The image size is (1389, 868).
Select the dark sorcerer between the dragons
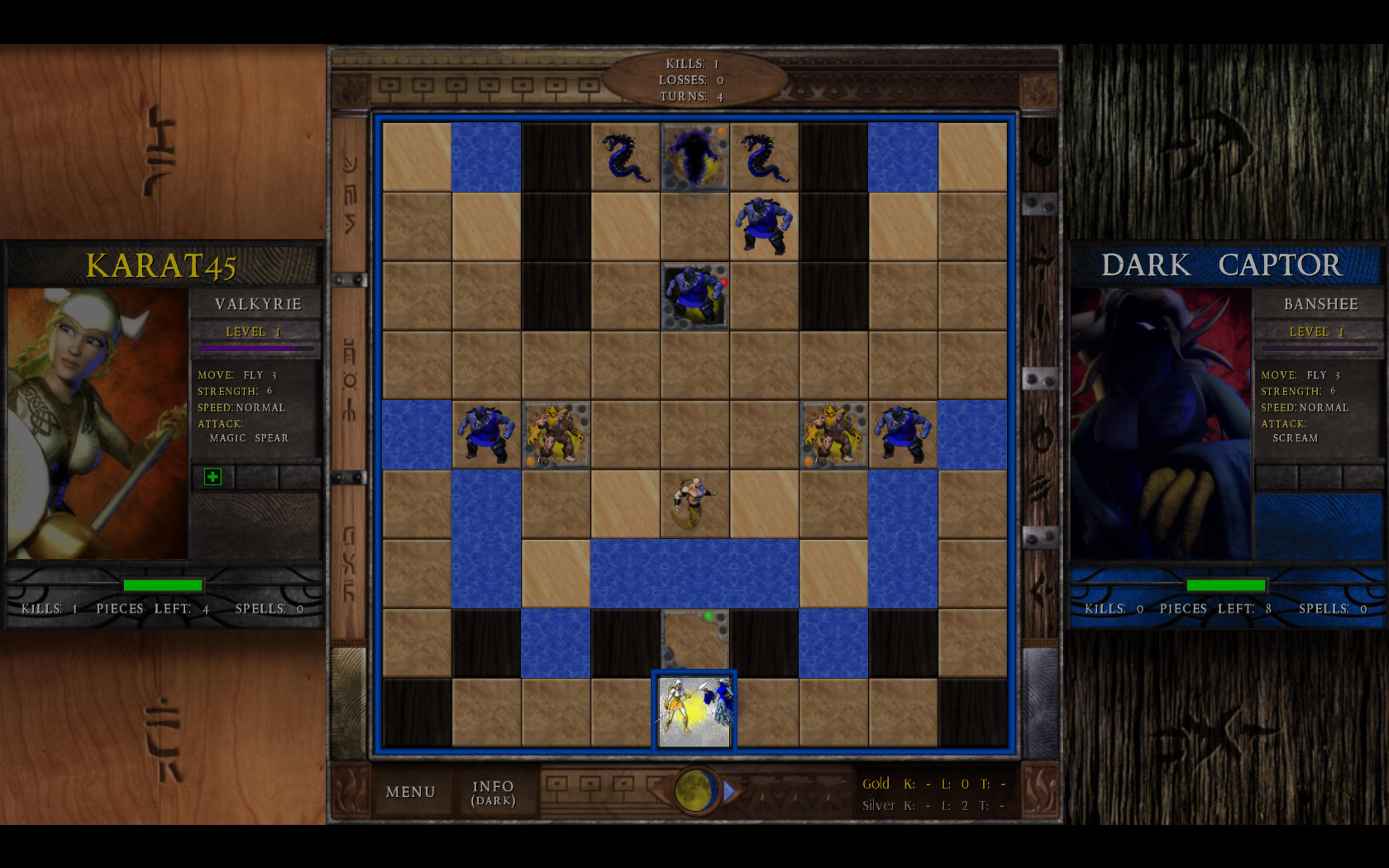(694, 157)
